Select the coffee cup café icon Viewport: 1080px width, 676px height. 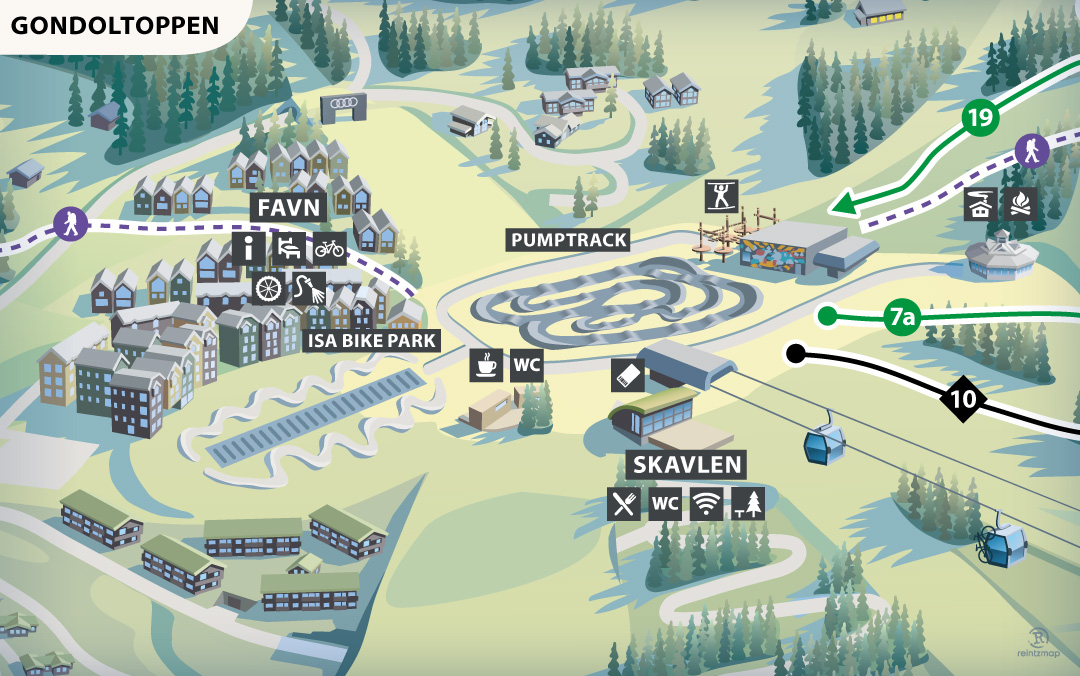pos(487,365)
